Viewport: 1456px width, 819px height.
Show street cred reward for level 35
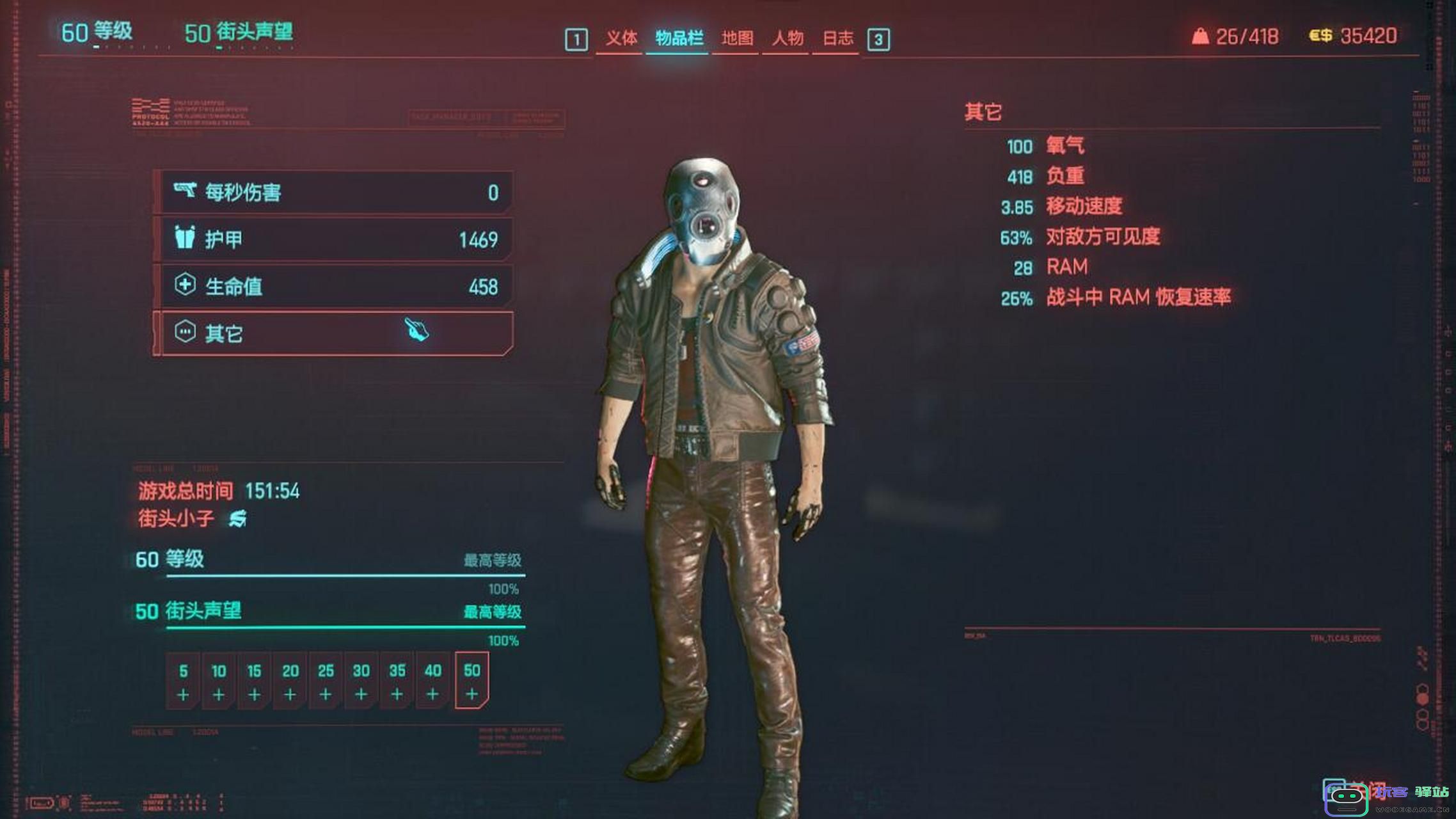(x=397, y=681)
